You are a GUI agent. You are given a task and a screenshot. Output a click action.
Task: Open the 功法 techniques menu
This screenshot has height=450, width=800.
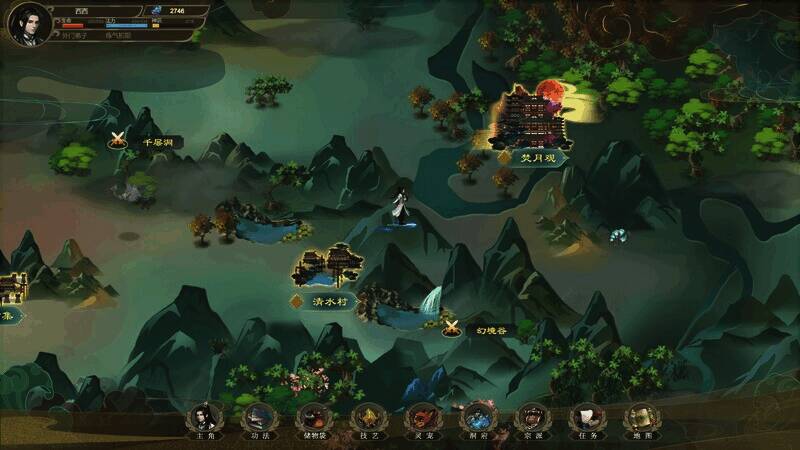point(257,418)
